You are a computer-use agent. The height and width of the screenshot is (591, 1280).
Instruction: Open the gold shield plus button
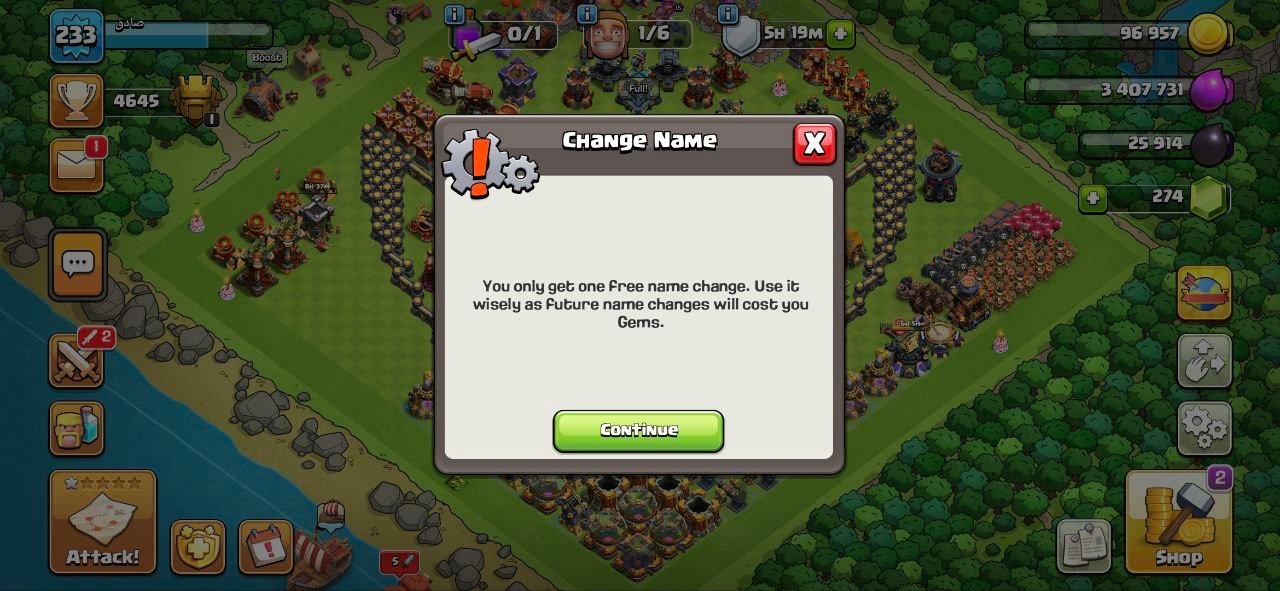(x=197, y=547)
